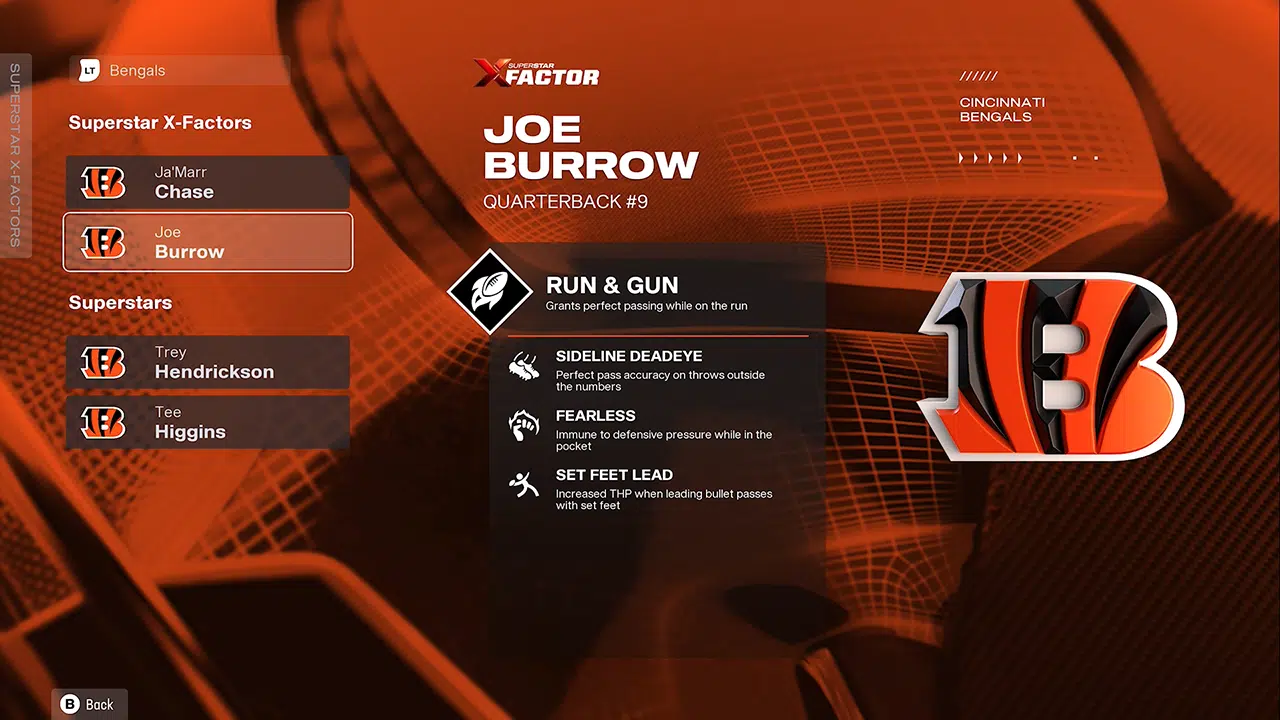Select Trey Hendrickson in Superstars
This screenshot has height=720, width=1280.
(x=208, y=362)
